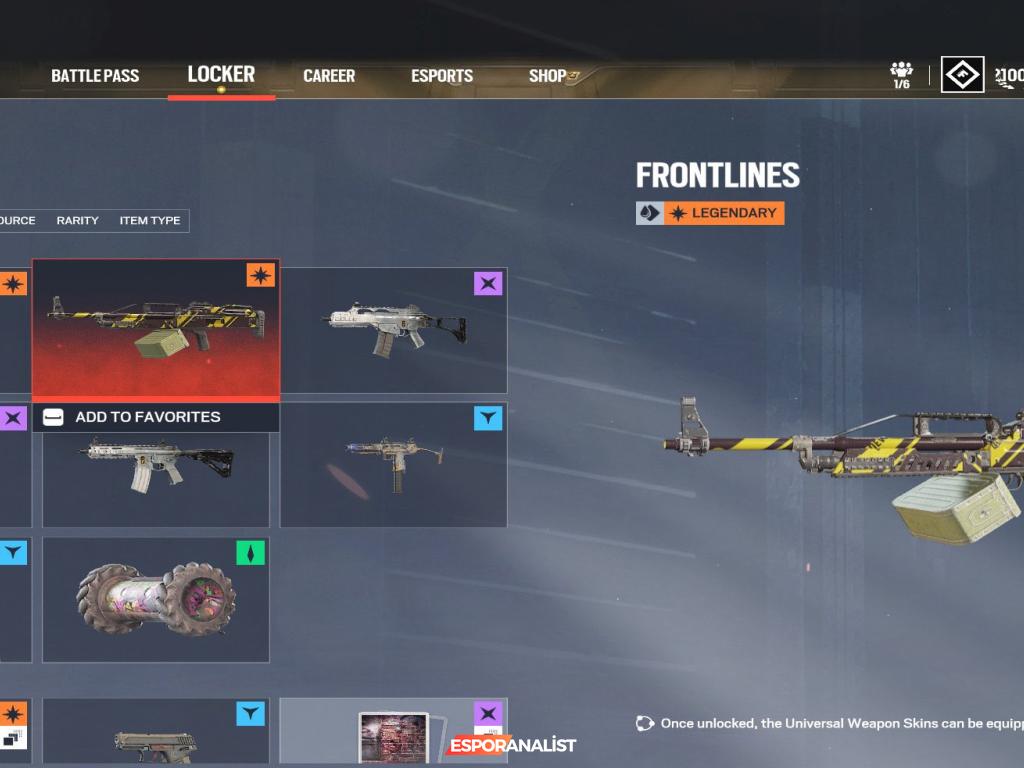Filter items by Rarity
The height and width of the screenshot is (768, 1024).
tap(77, 221)
